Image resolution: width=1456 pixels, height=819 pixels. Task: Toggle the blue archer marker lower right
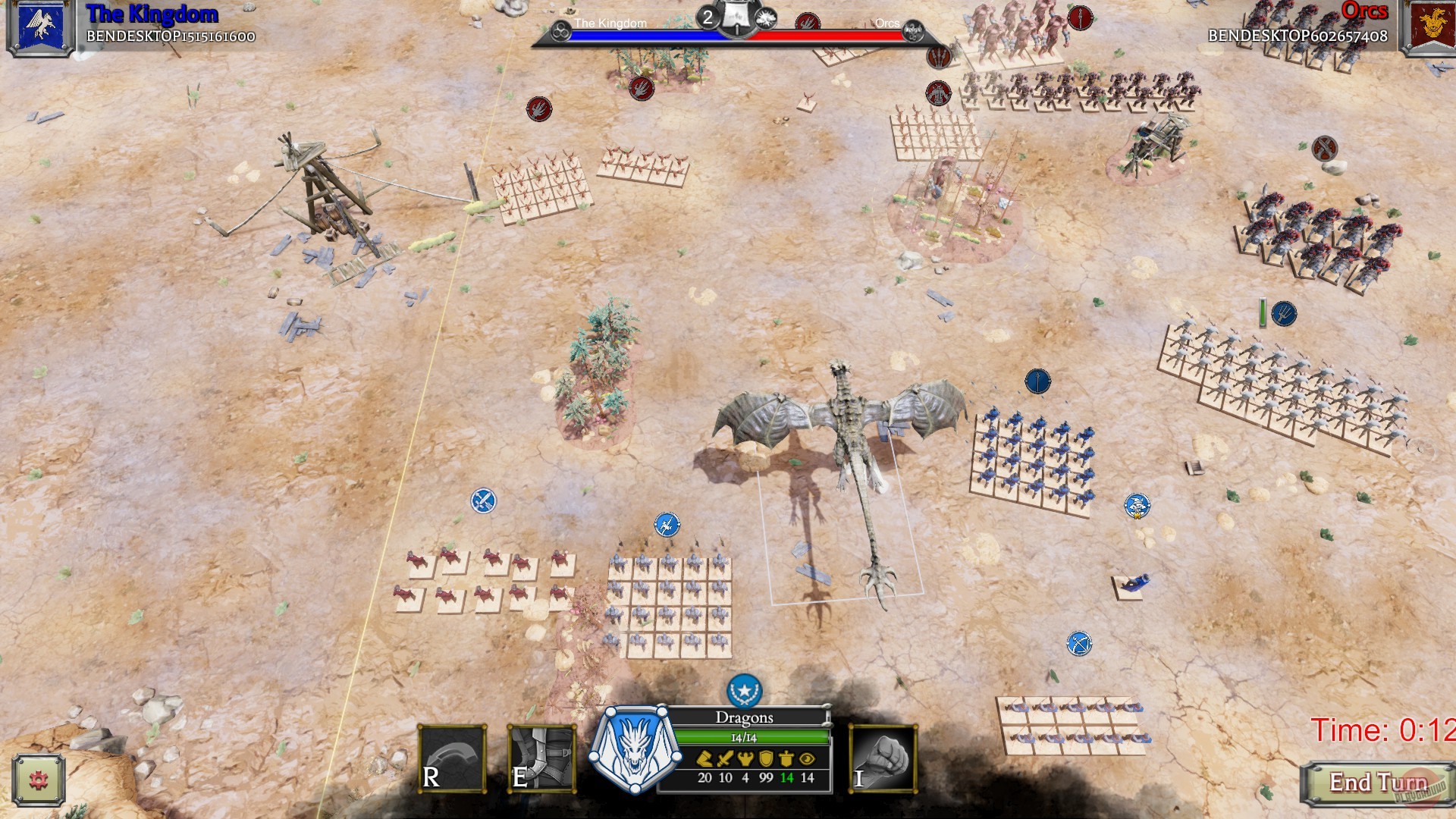point(1078,643)
